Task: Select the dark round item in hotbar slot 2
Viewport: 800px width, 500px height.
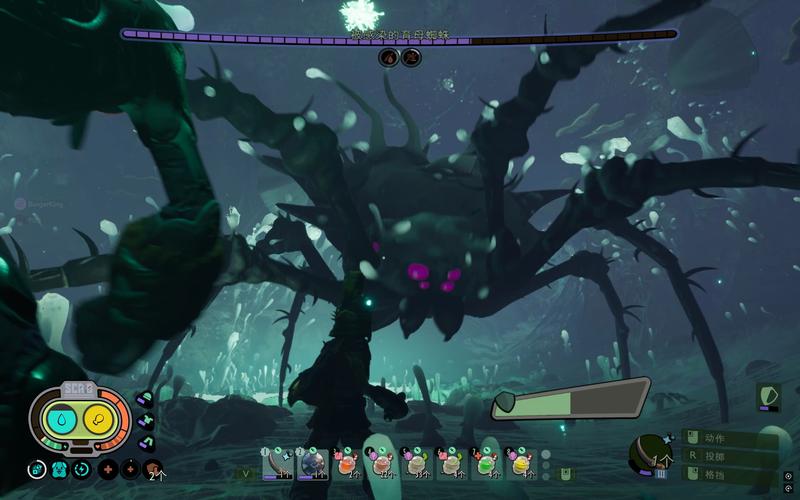Action: tap(313, 463)
